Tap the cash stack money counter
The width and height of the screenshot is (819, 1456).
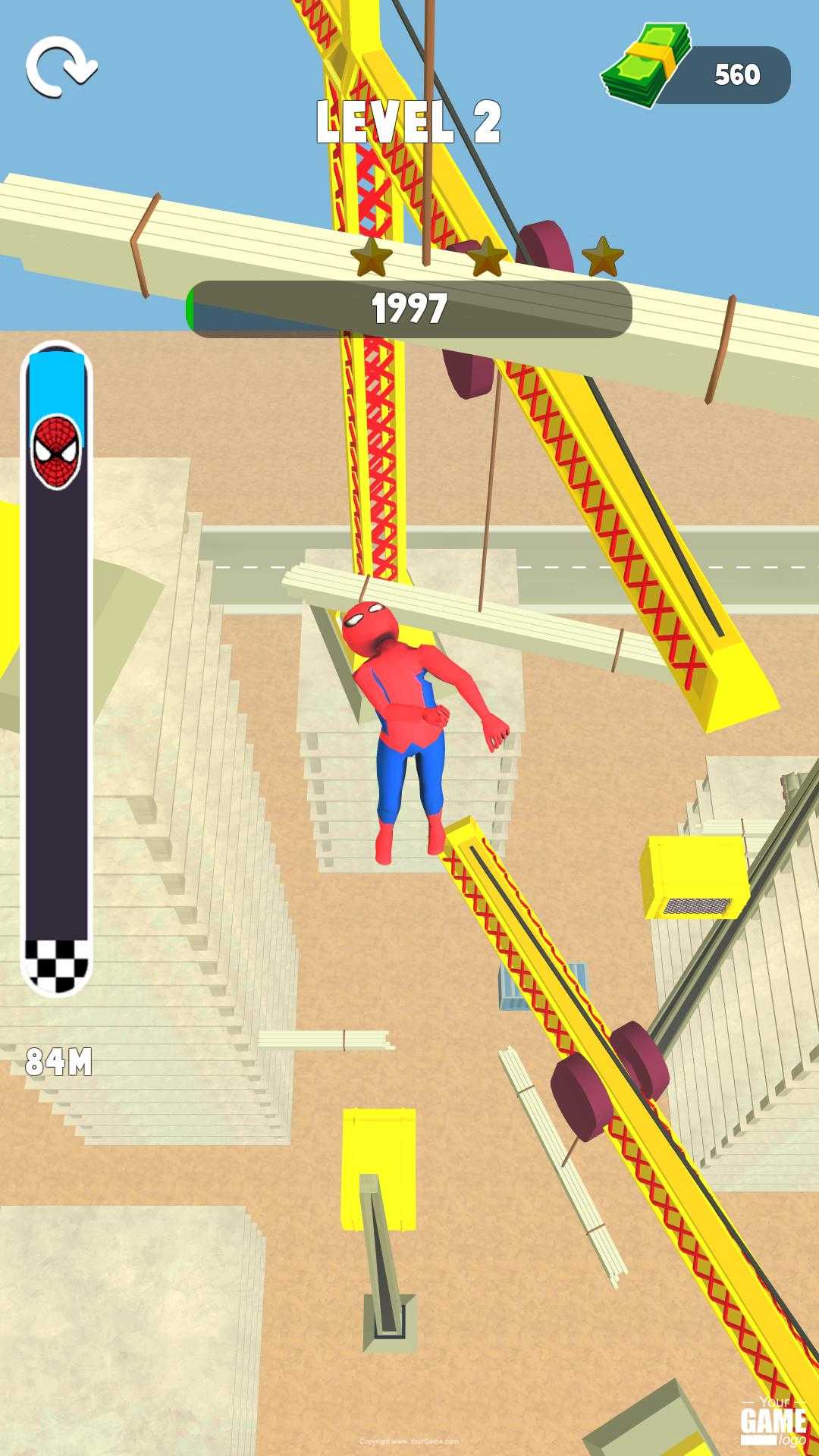click(x=698, y=74)
